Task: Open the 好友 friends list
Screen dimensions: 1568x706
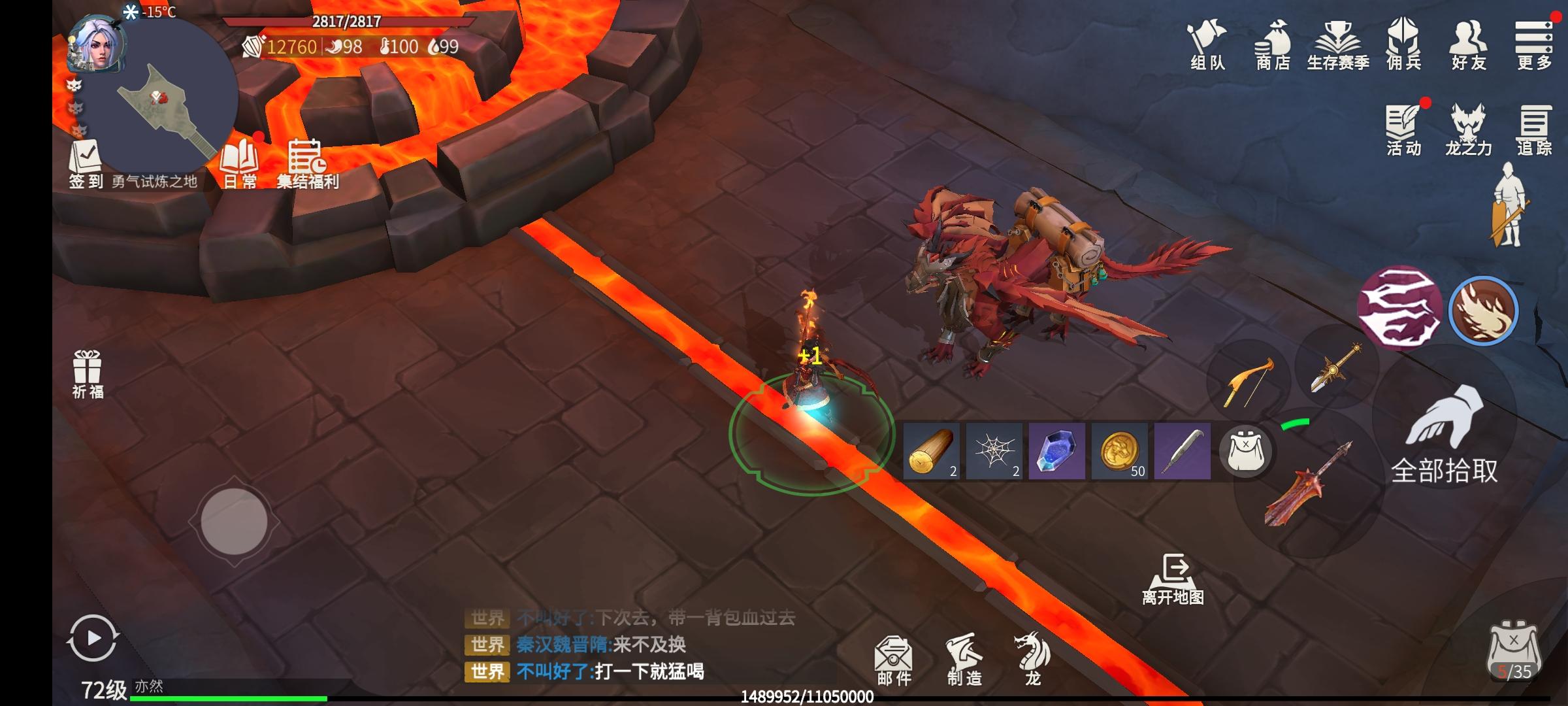Action: (x=1468, y=44)
